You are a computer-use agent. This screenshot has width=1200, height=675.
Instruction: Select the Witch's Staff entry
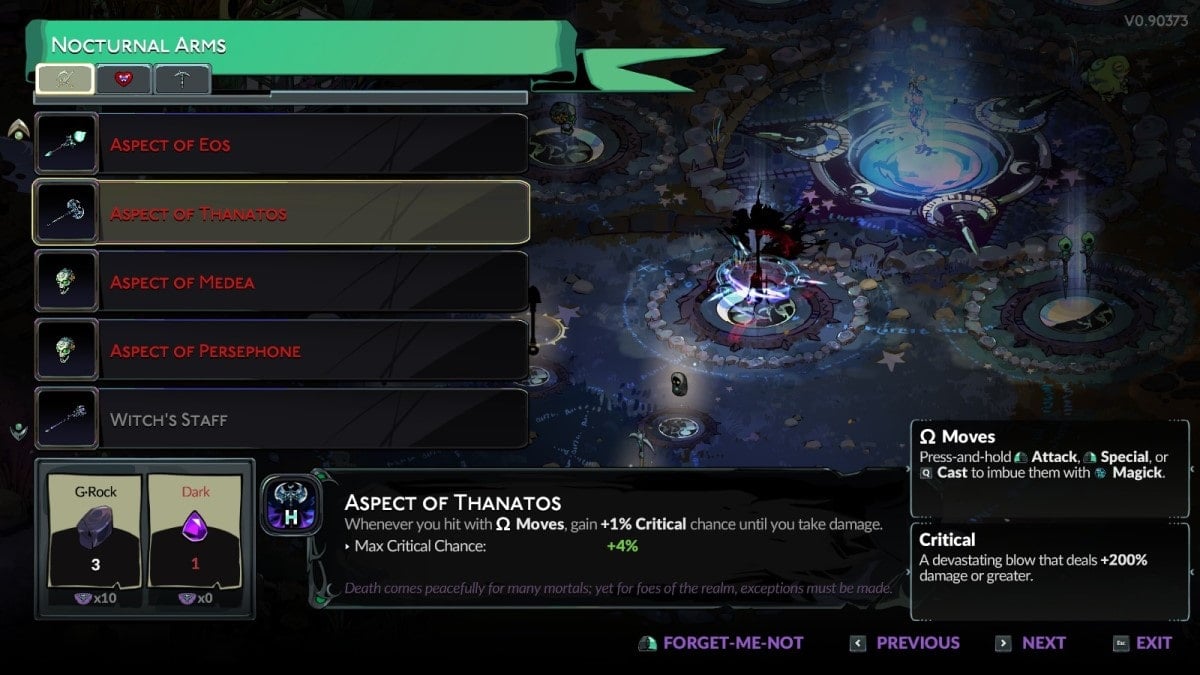pos(281,420)
